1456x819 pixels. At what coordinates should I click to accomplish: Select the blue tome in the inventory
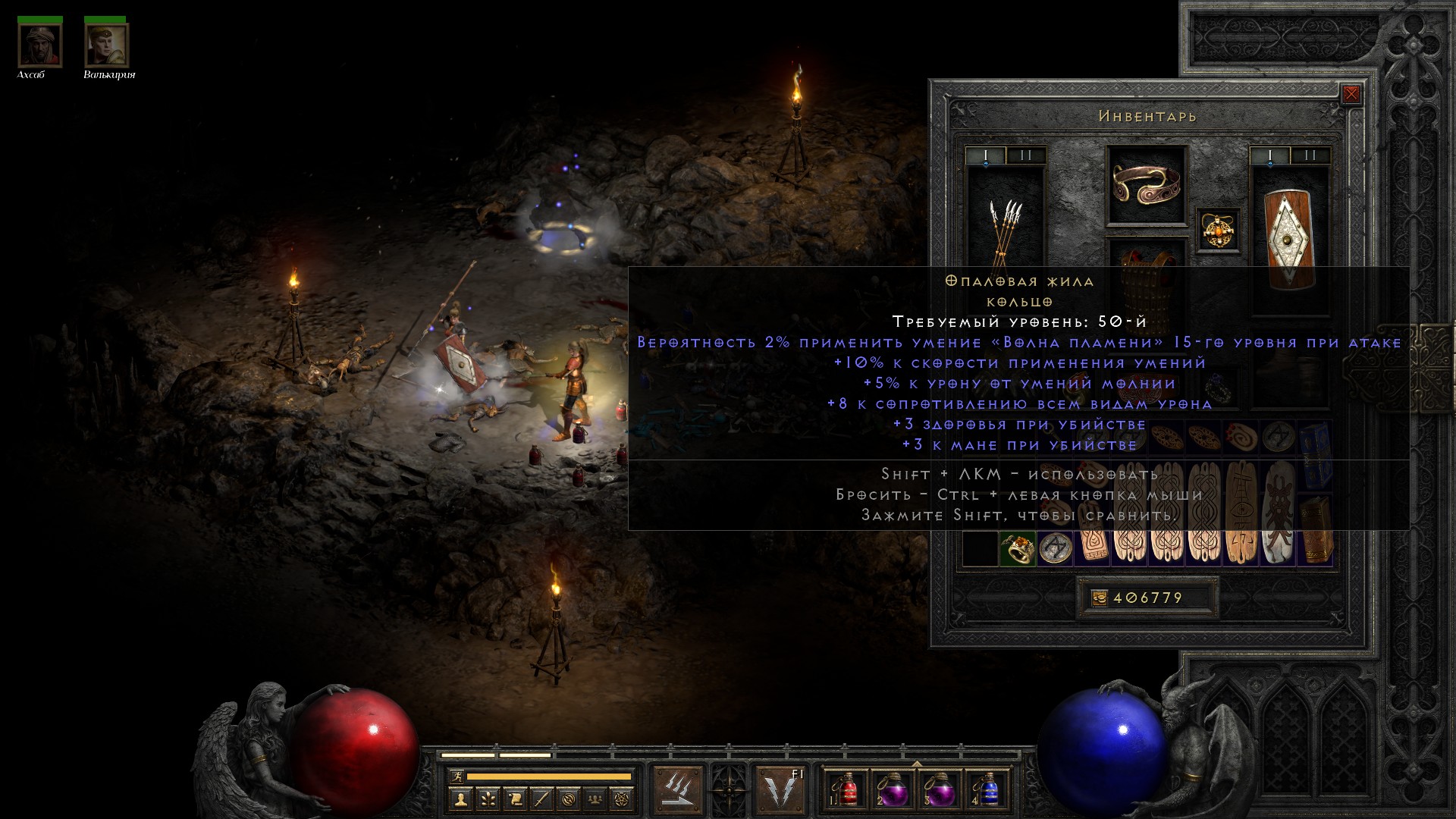click(1316, 455)
